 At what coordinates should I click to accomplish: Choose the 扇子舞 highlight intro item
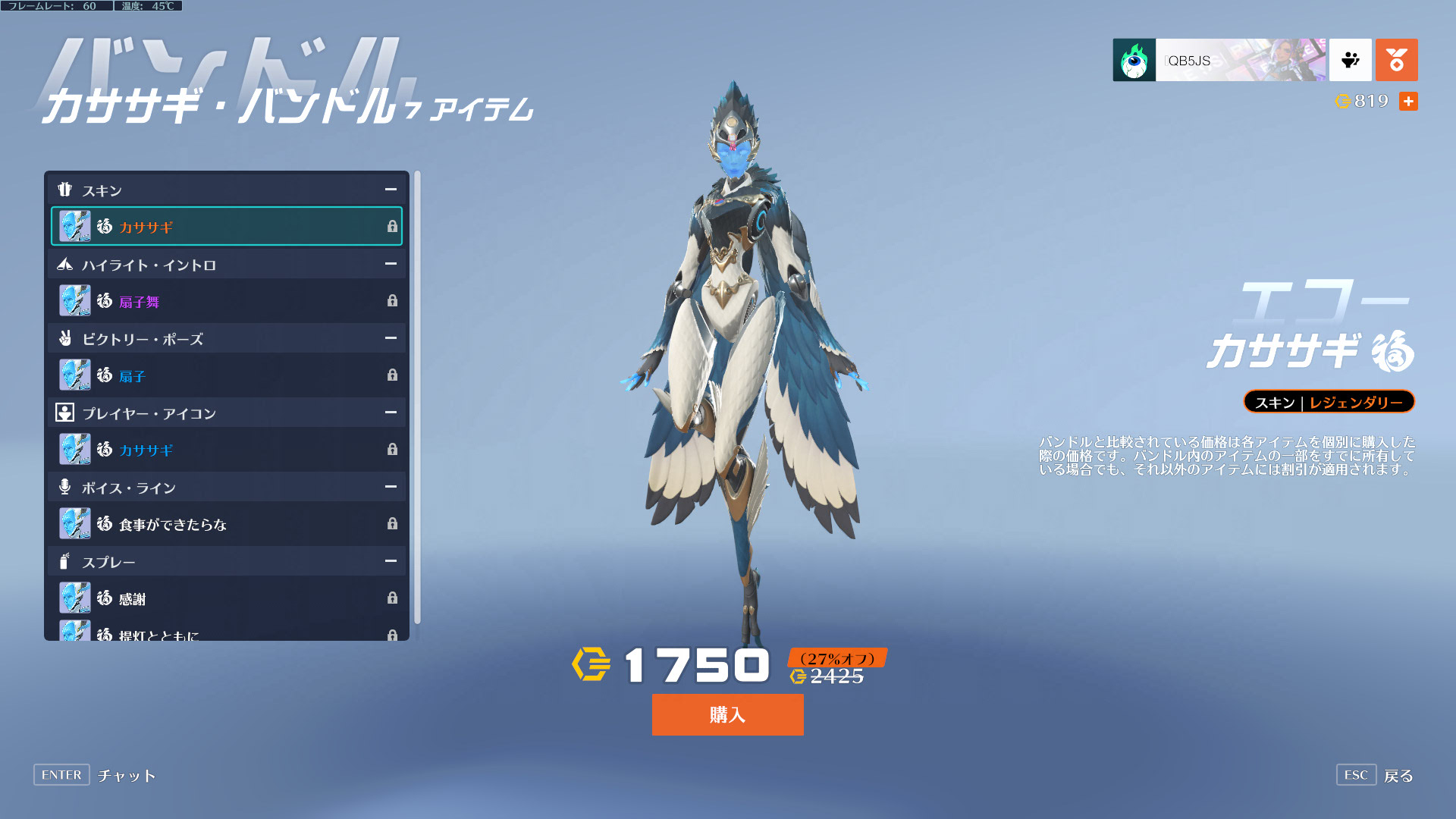[226, 301]
